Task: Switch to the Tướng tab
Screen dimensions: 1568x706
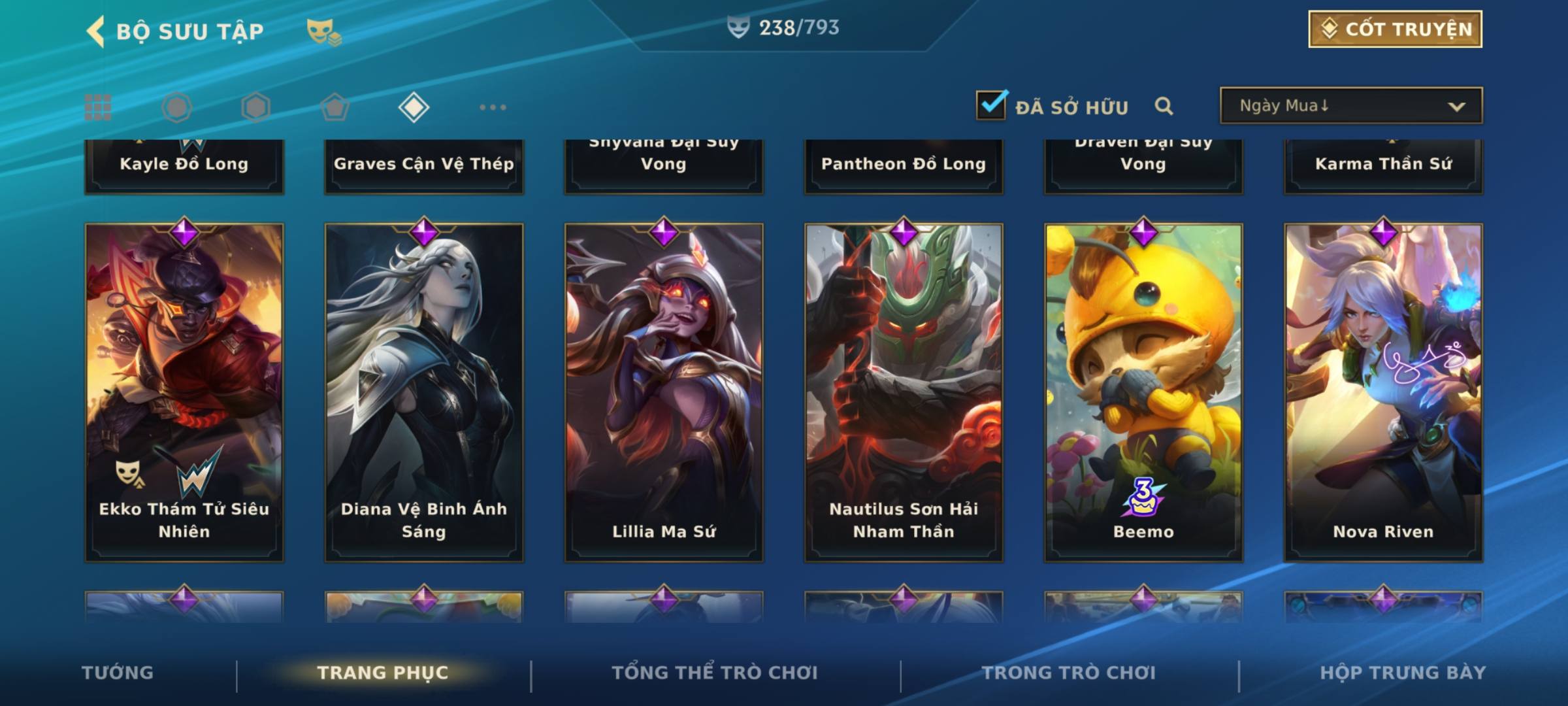Action: (x=118, y=673)
